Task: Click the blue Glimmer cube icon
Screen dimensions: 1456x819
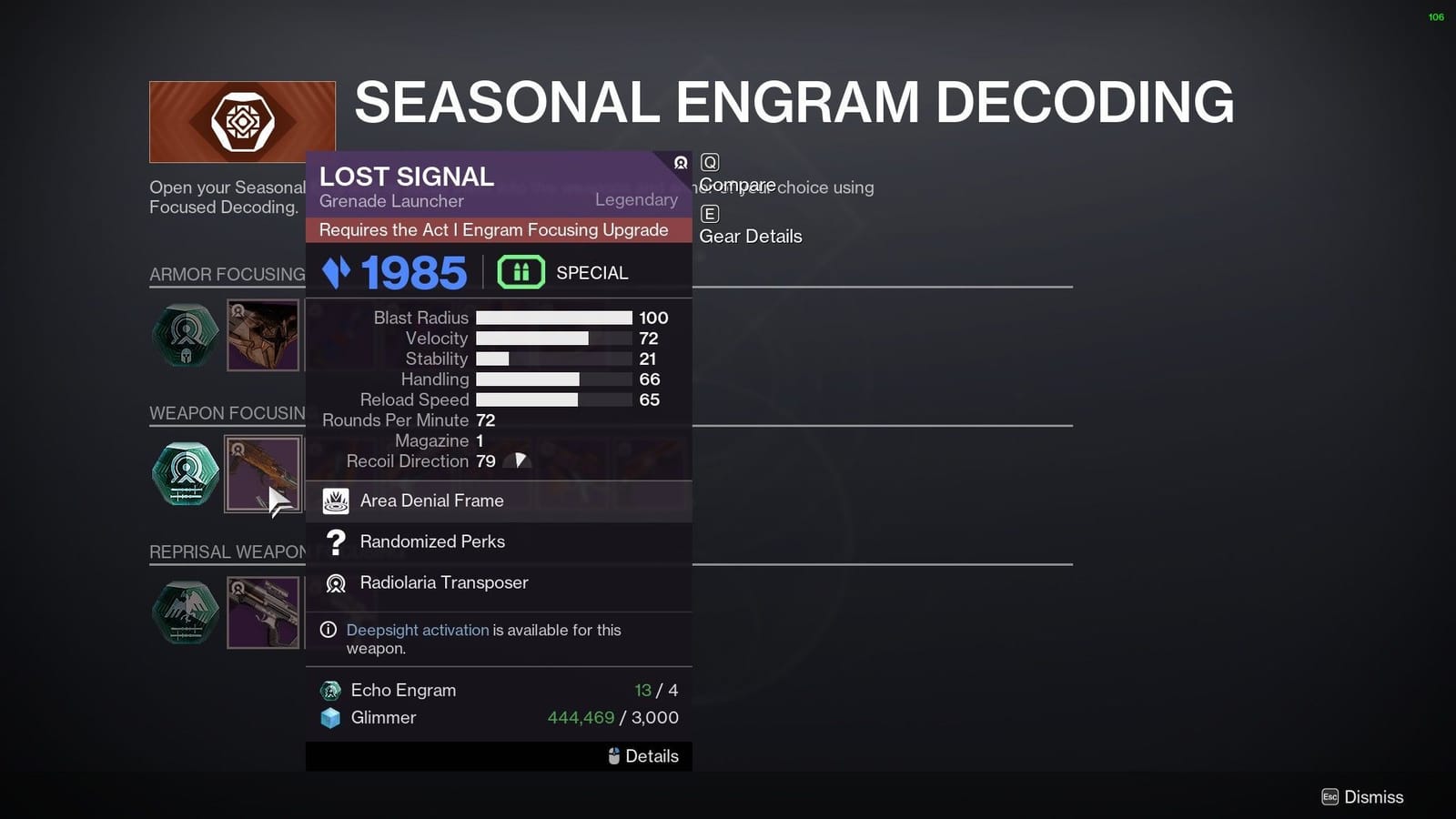Action: 329,718
